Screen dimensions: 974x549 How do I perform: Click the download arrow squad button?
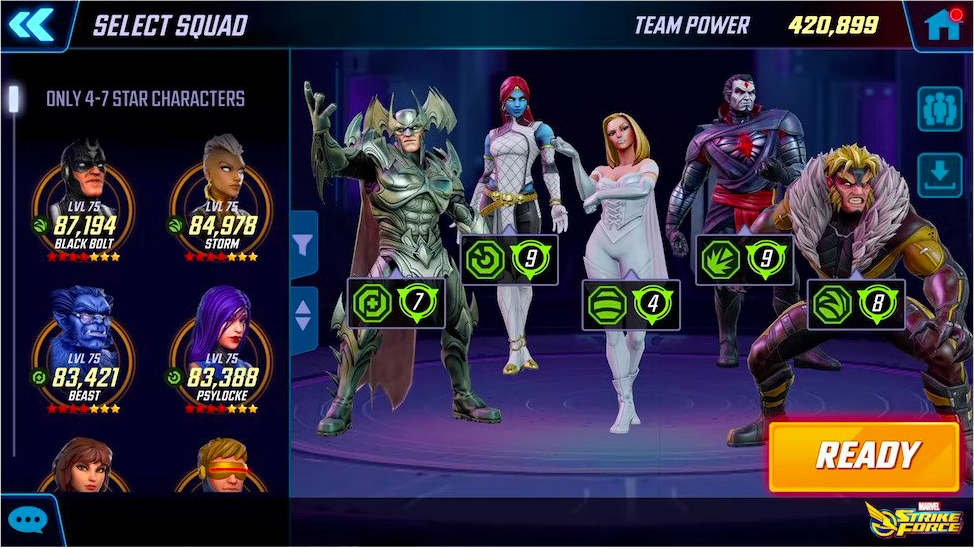click(939, 175)
